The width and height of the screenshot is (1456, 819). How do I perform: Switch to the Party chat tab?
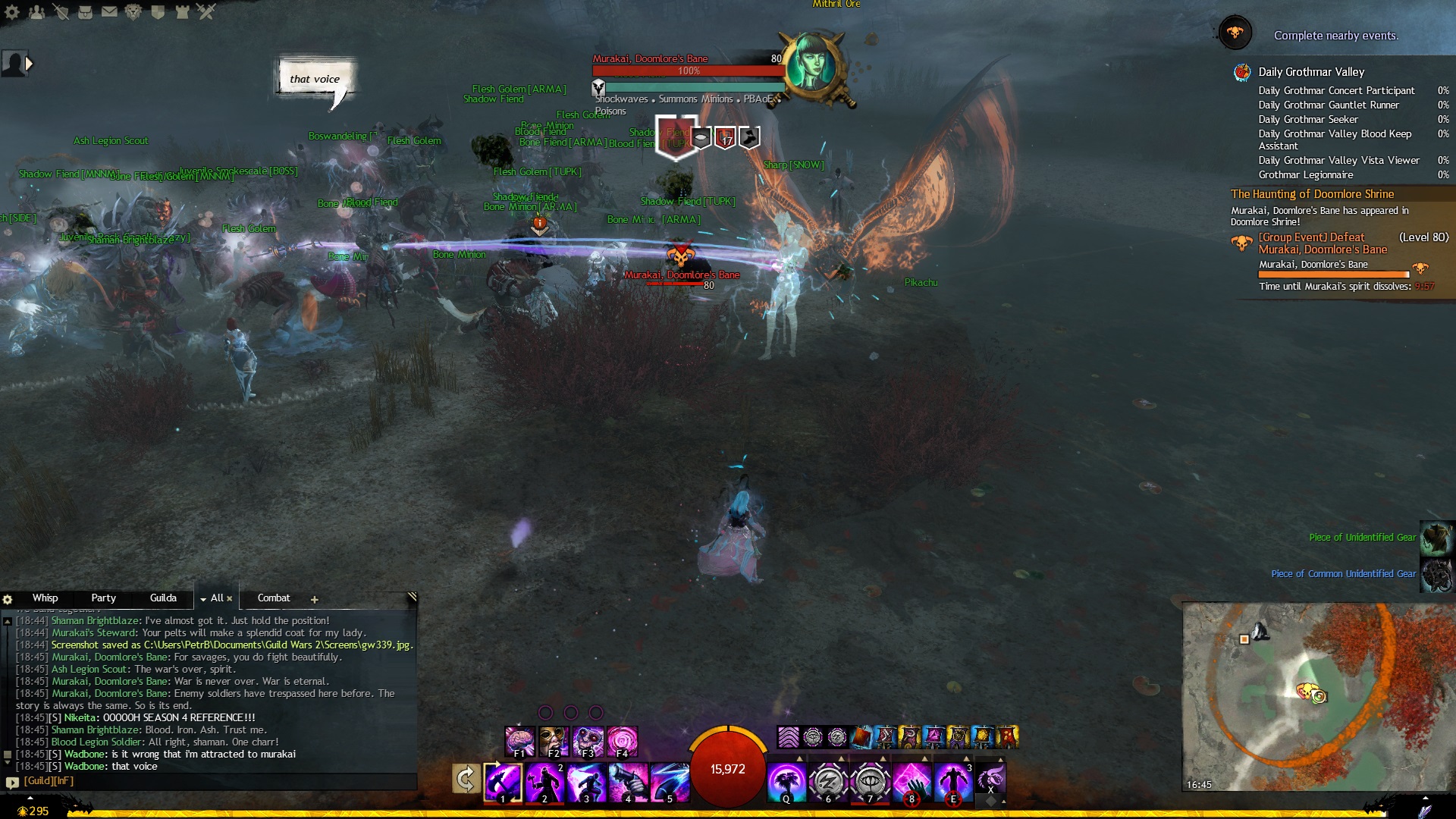pos(103,598)
